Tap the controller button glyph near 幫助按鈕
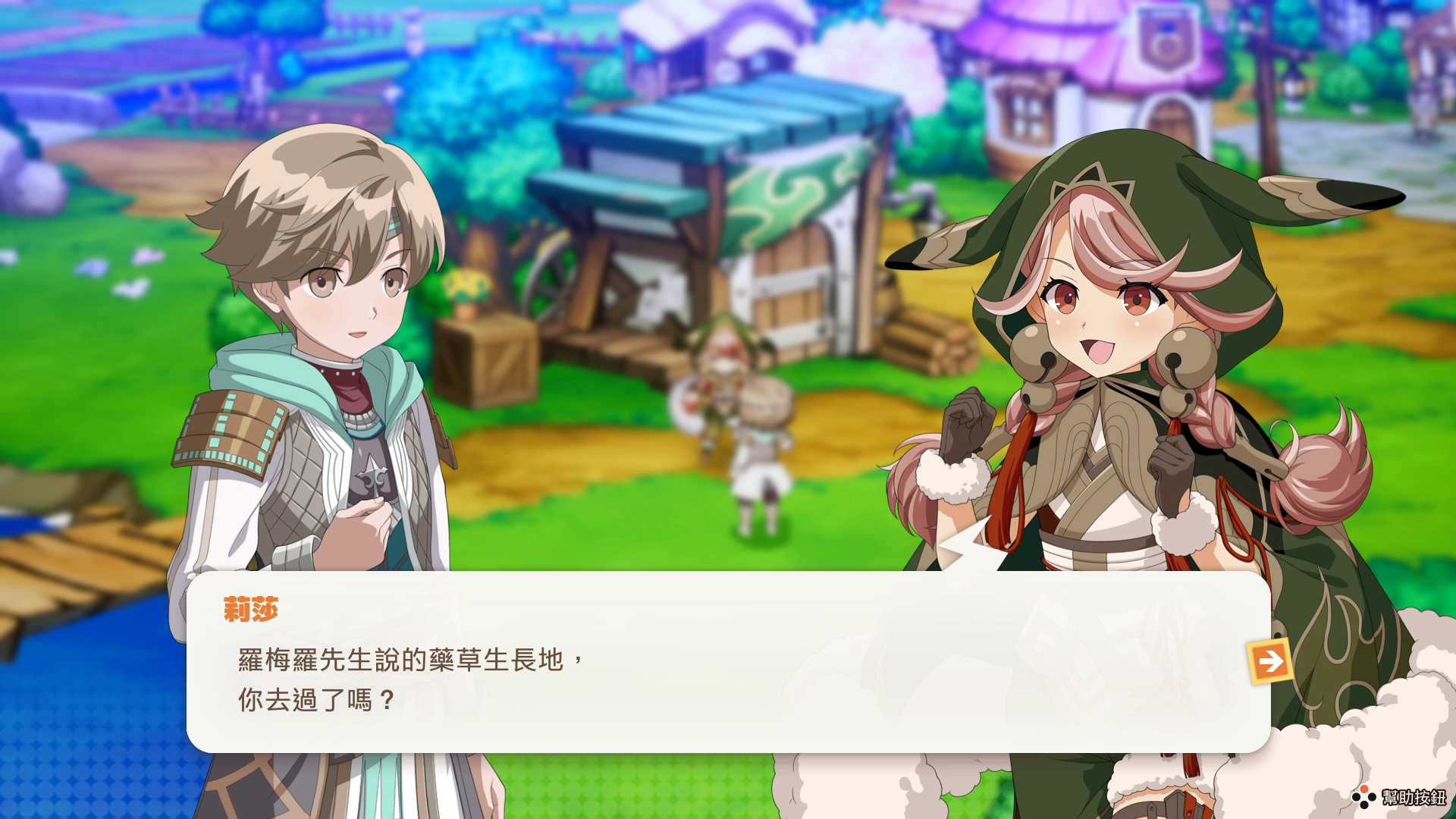The image size is (1456, 819). 1364,797
